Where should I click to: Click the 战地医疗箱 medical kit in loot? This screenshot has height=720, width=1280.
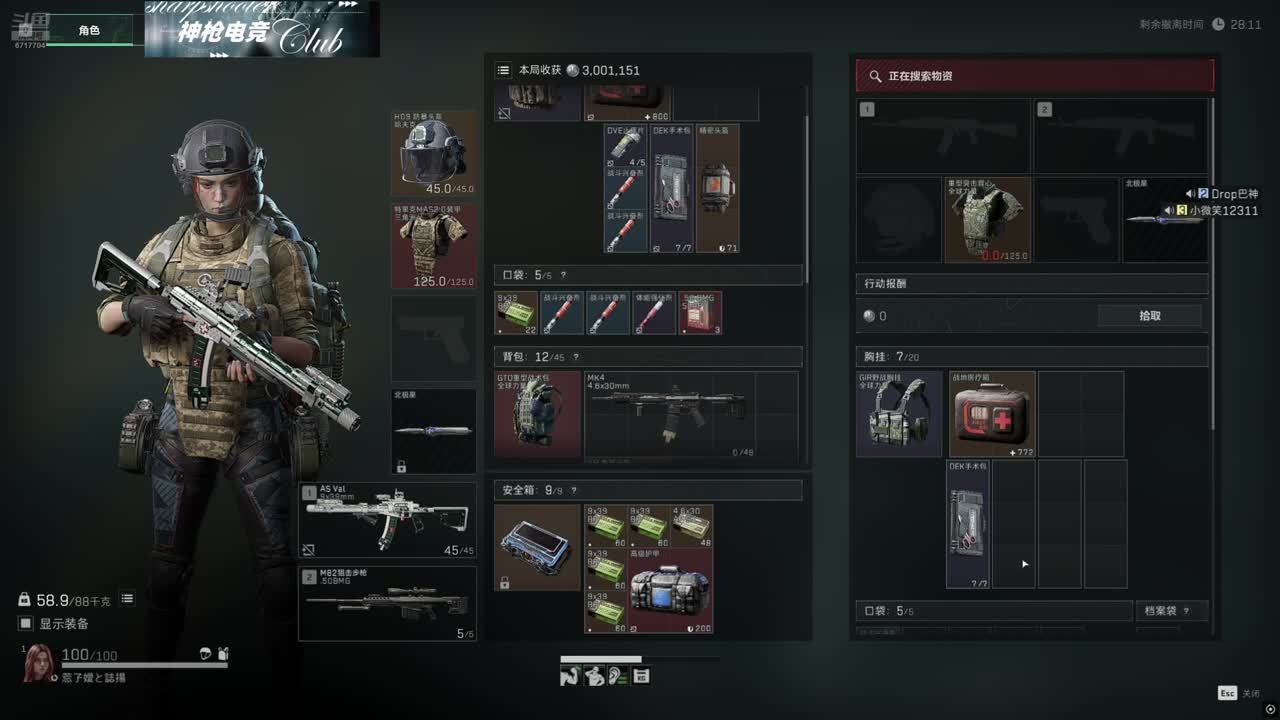point(991,414)
